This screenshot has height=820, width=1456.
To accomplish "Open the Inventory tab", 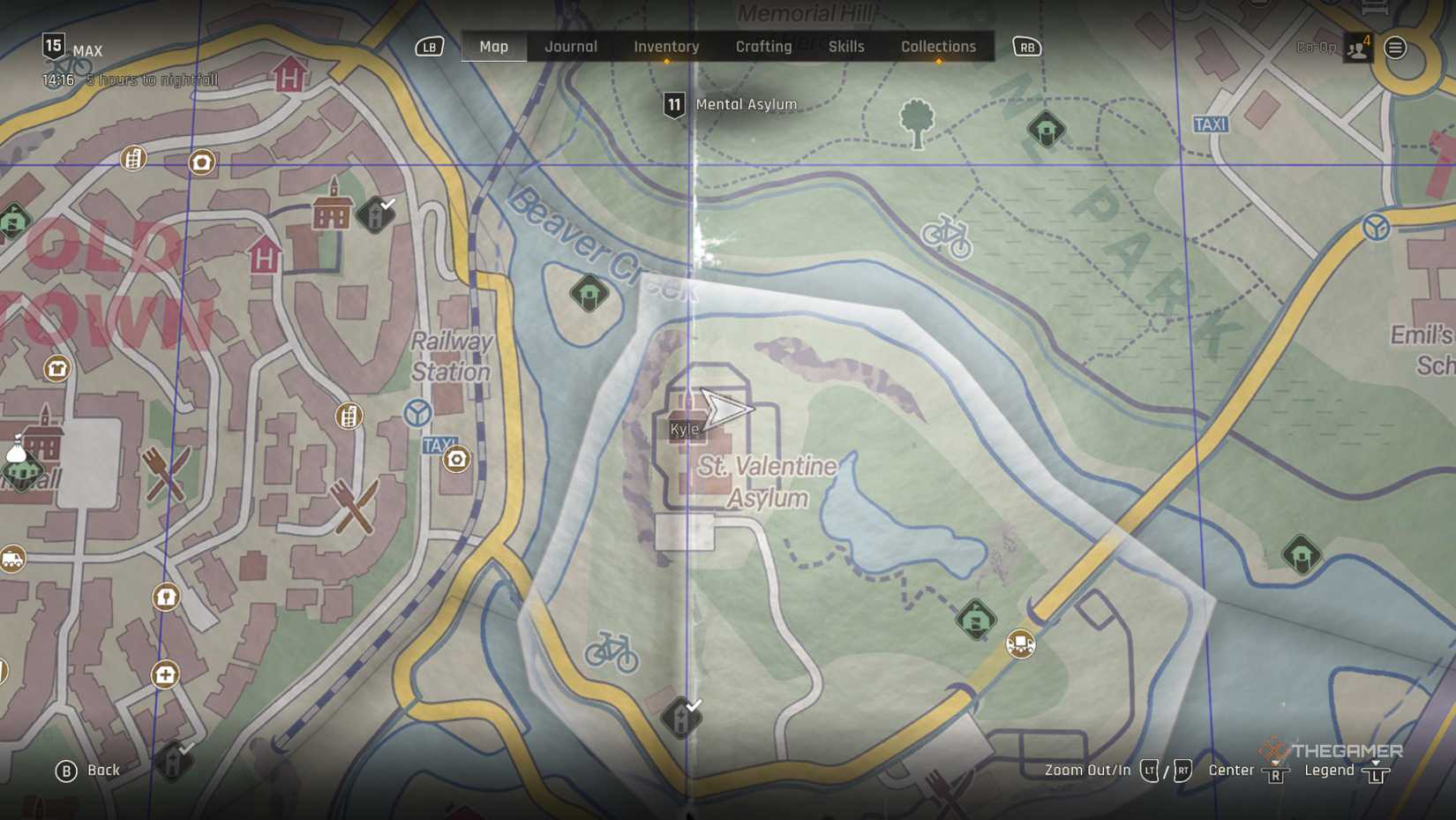I will pos(666,47).
